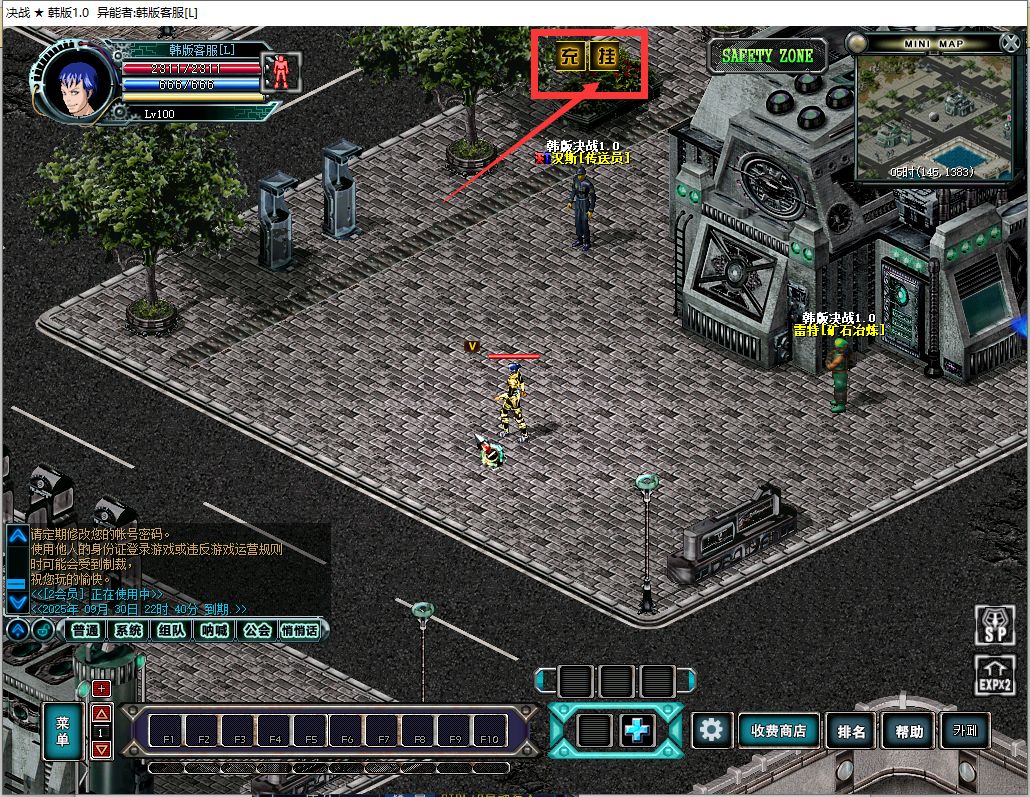This screenshot has height=797, width=1030.
Task: Switch chat to the 普通 channel
Action: pos(86,631)
